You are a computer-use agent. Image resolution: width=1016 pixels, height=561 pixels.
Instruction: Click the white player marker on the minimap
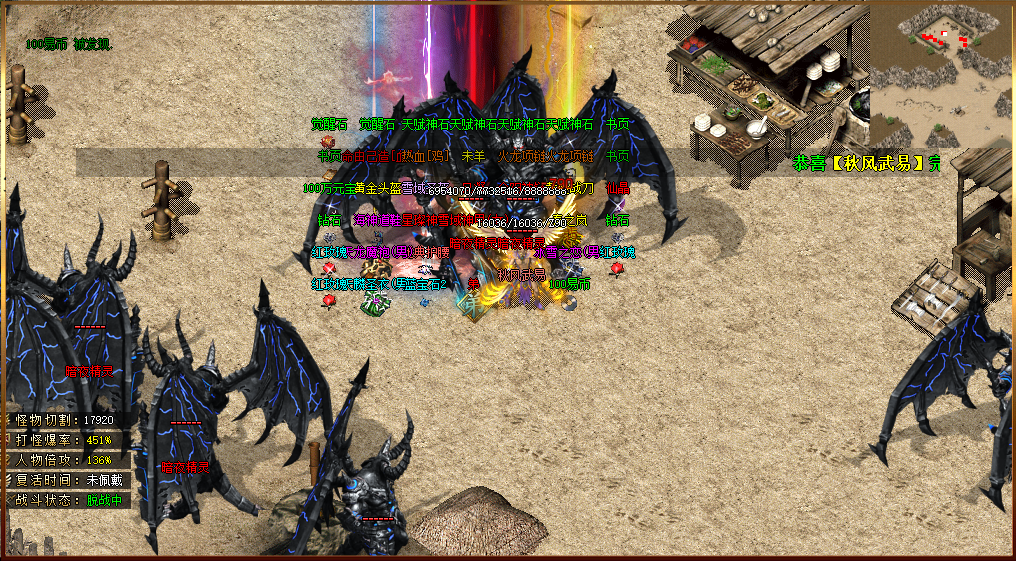click(x=945, y=34)
